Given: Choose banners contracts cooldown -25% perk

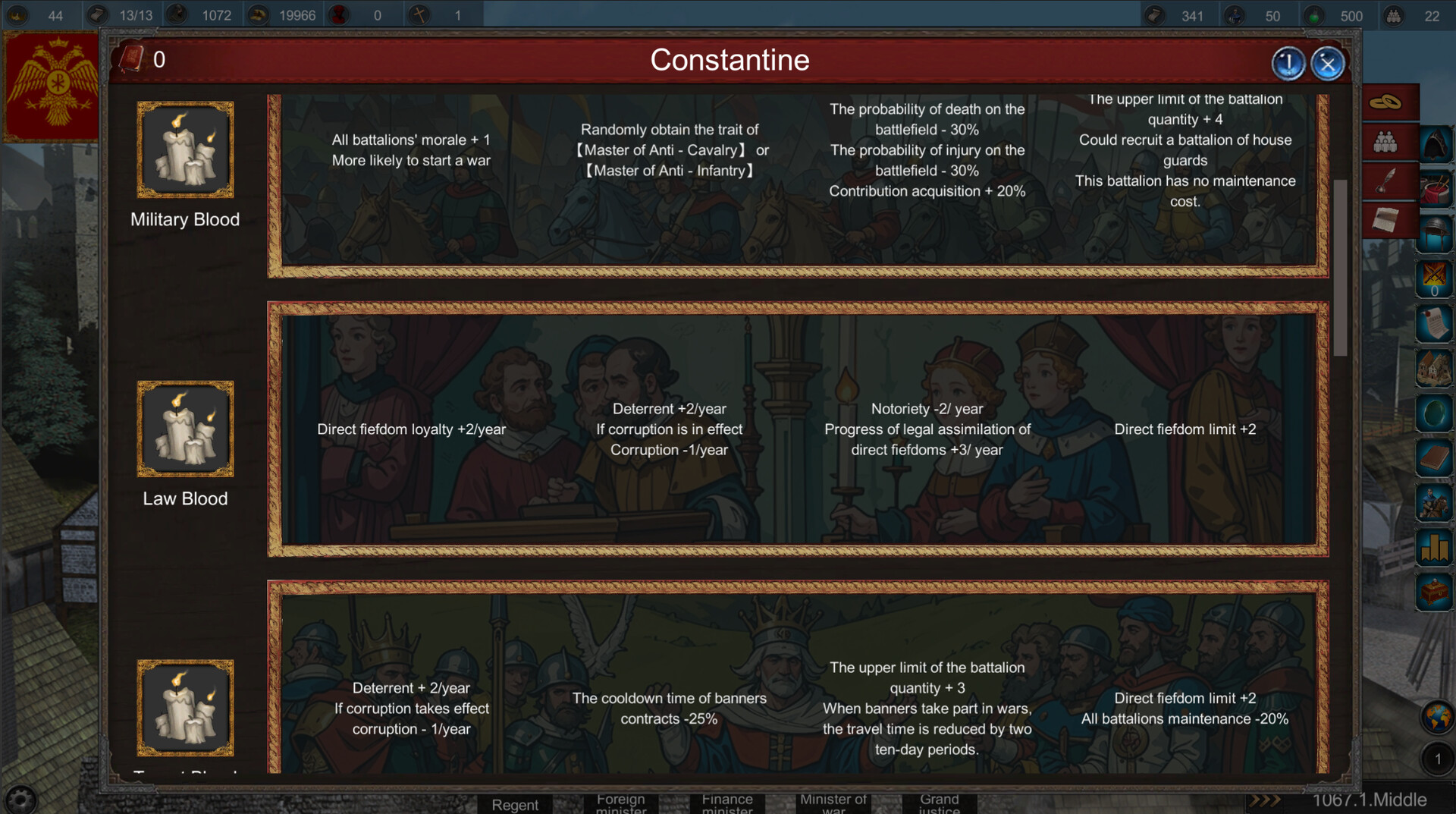Looking at the screenshot, I should 669,709.
